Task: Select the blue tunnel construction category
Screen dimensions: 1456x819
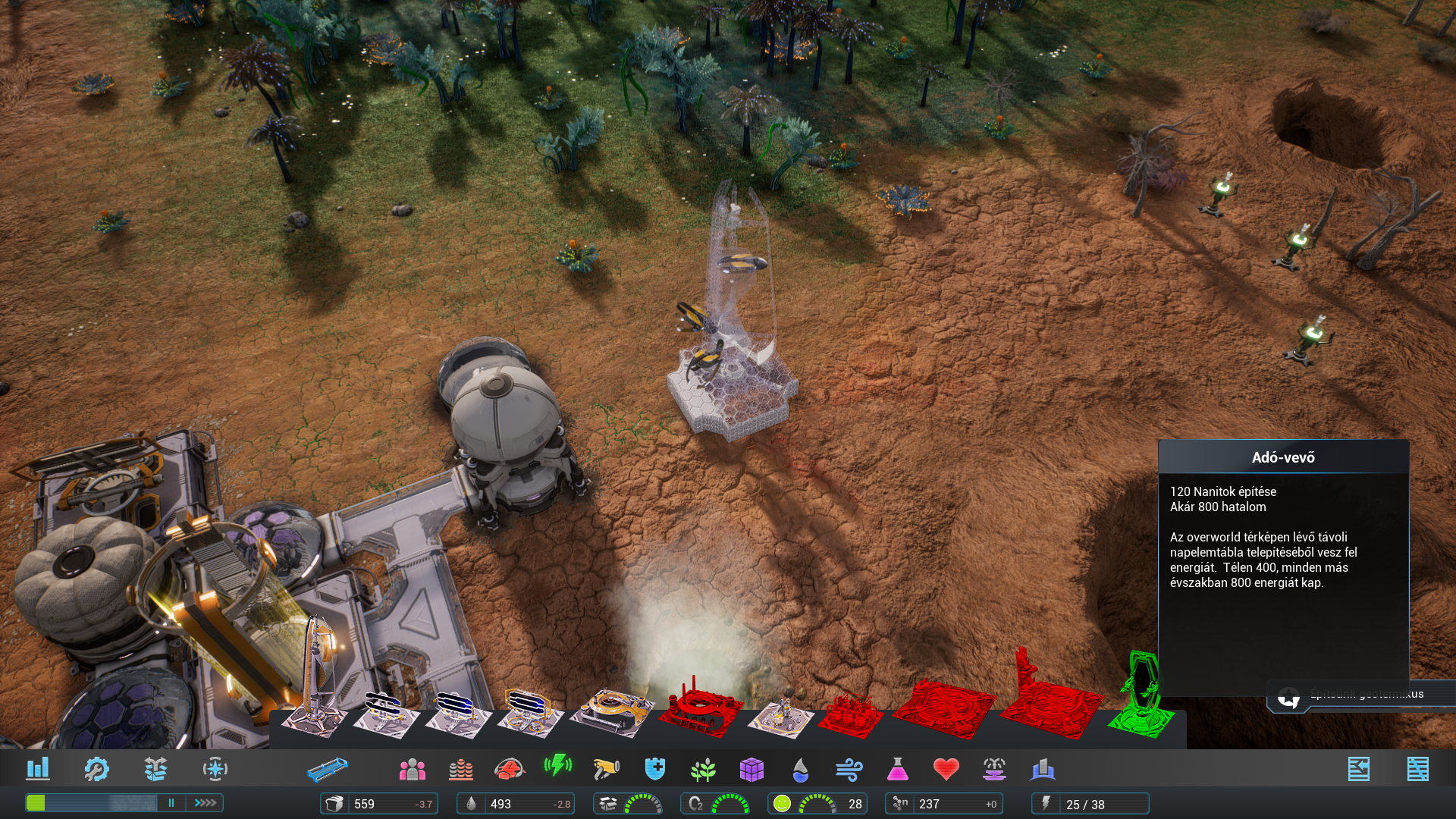Action: coord(328,769)
